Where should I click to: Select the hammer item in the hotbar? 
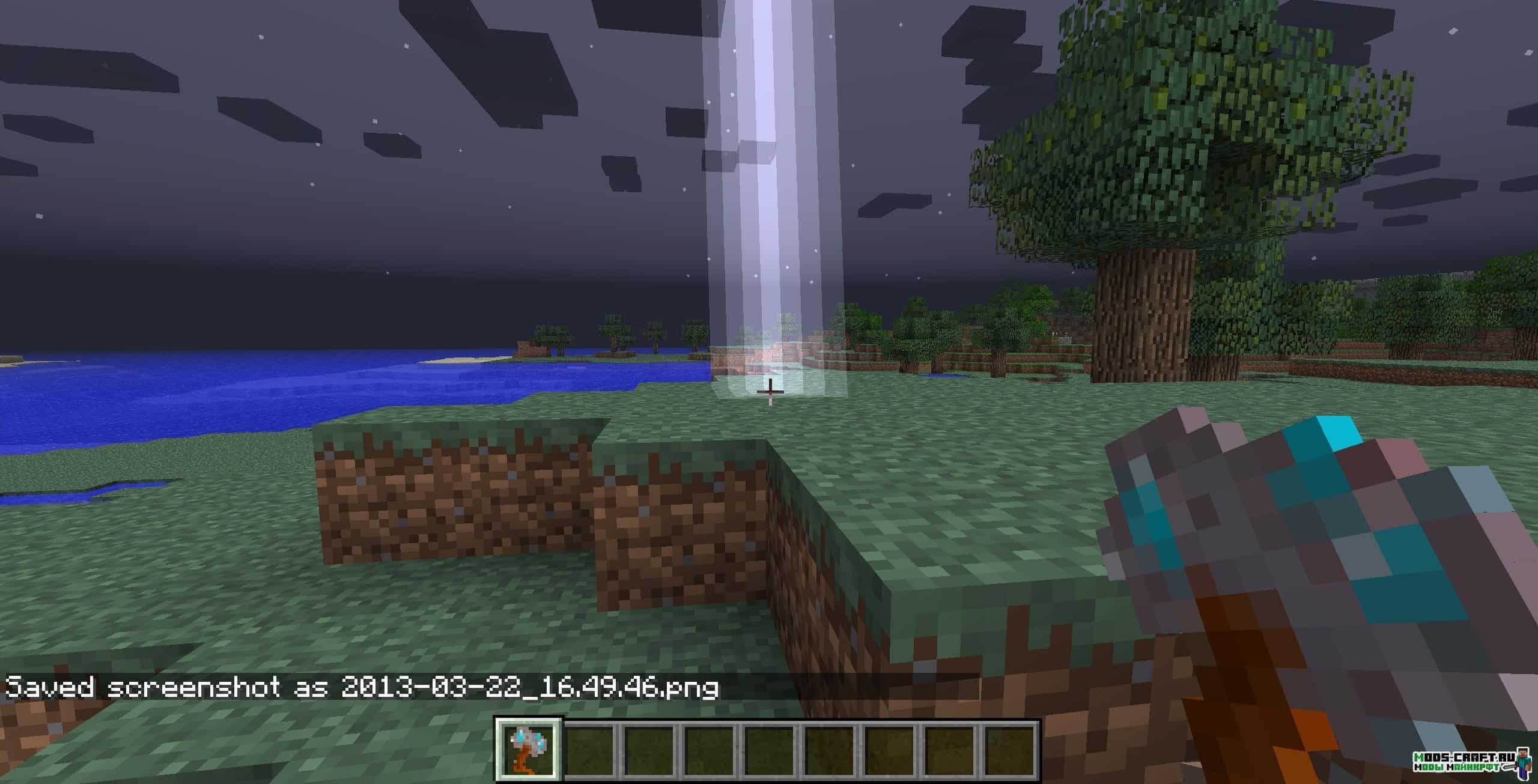click(x=528, y=749)
